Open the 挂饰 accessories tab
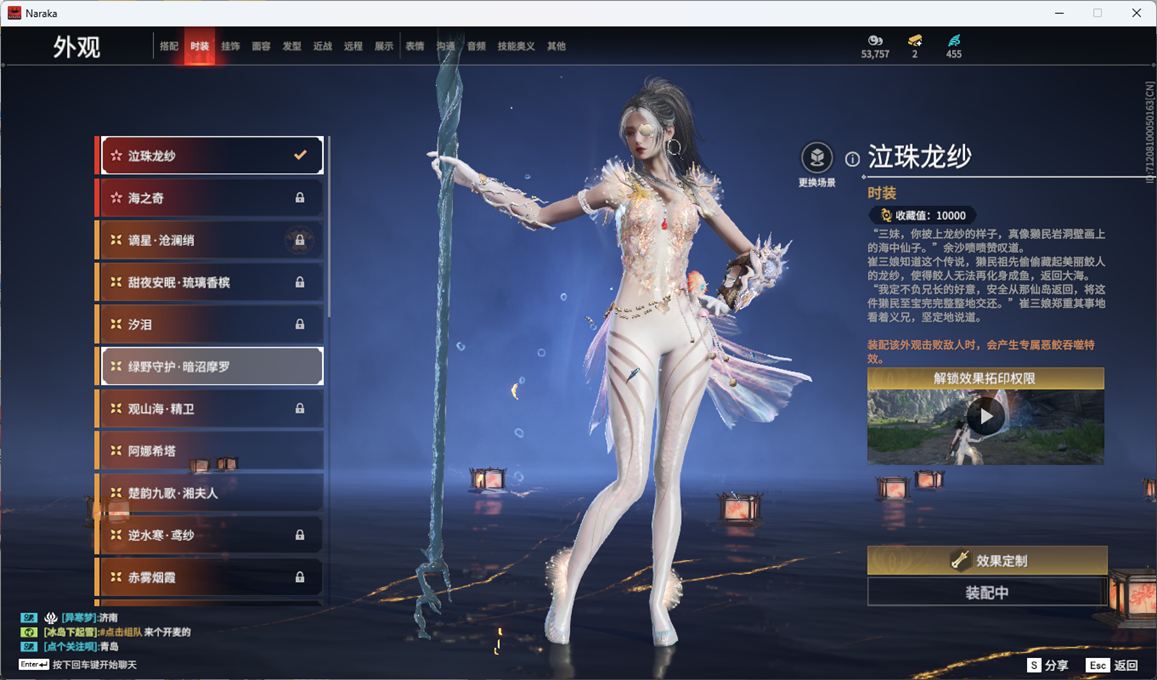 [230, 47]
